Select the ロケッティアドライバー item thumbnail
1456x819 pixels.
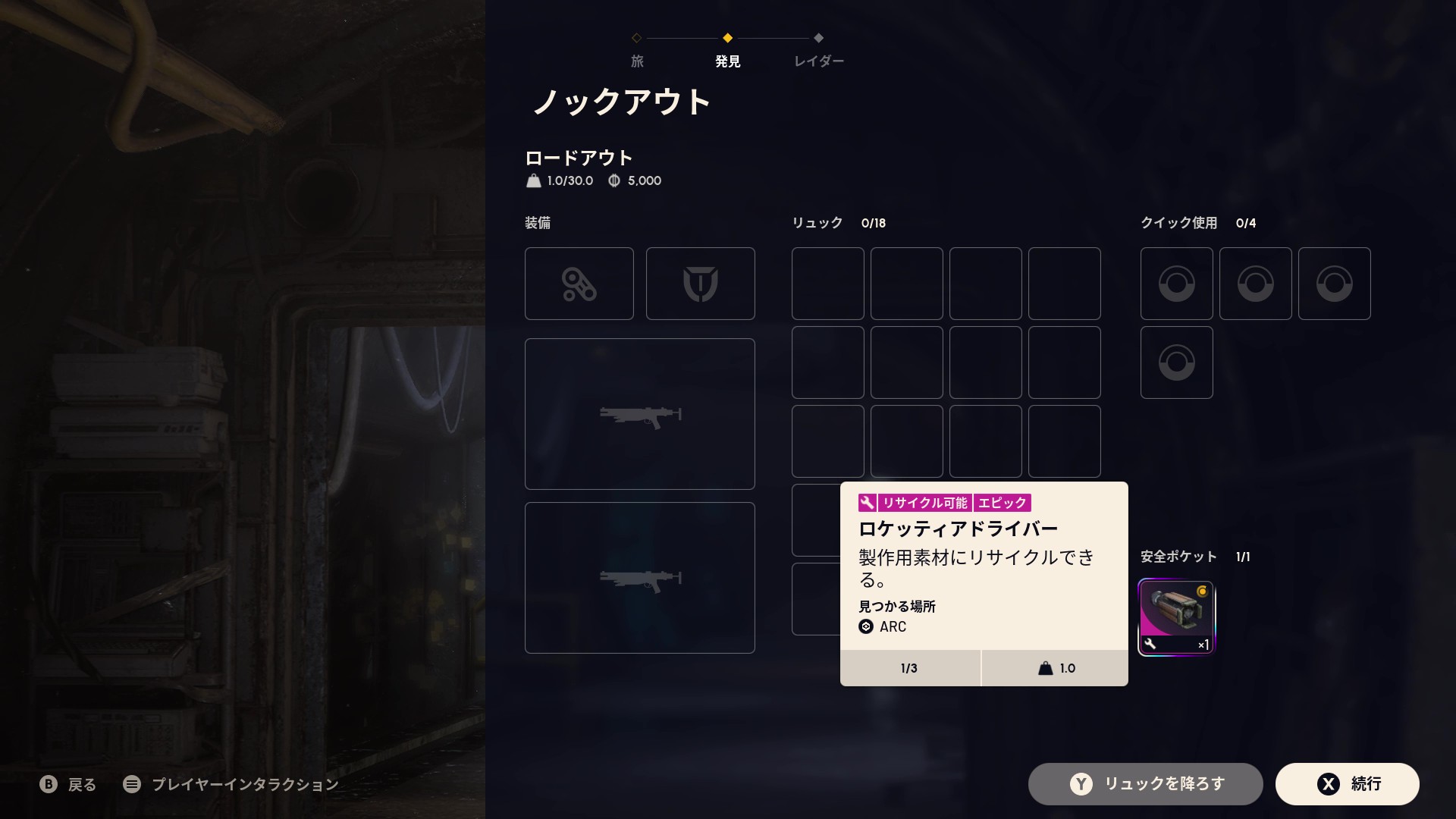[x=1176, y=616]
